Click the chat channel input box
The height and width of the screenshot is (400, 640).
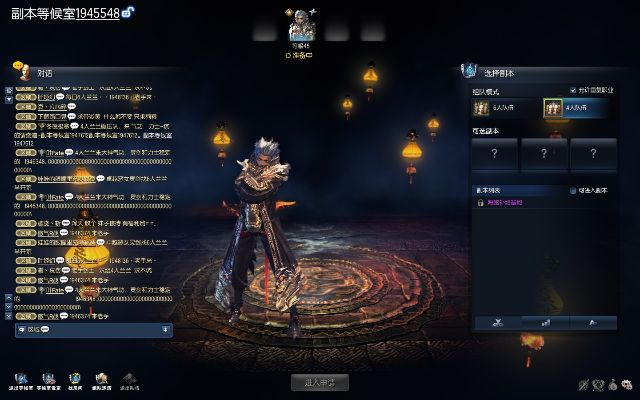(x=90, y=329)
